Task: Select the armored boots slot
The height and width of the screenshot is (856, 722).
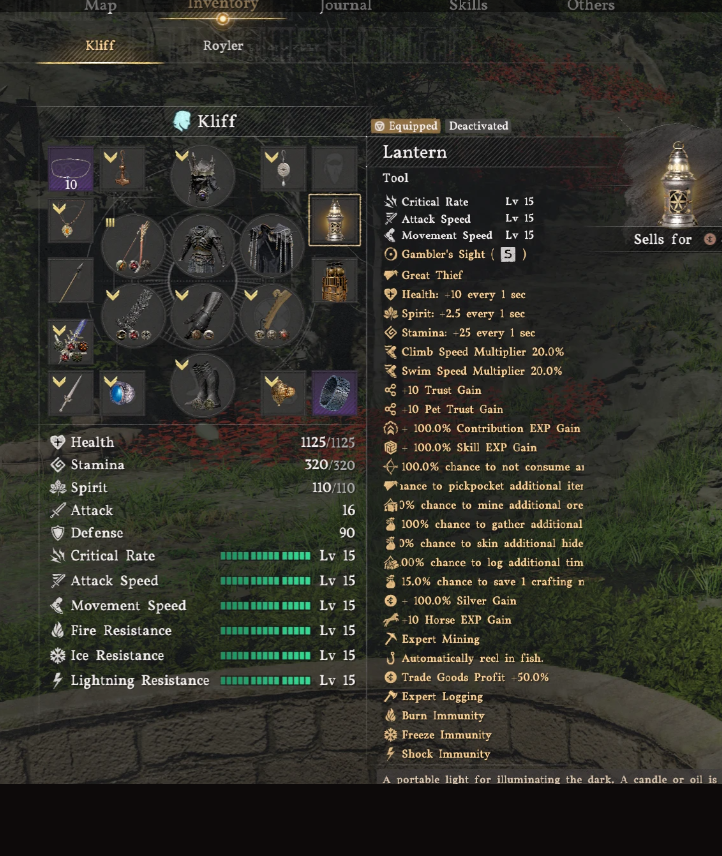Action: [x=202, y=386]
